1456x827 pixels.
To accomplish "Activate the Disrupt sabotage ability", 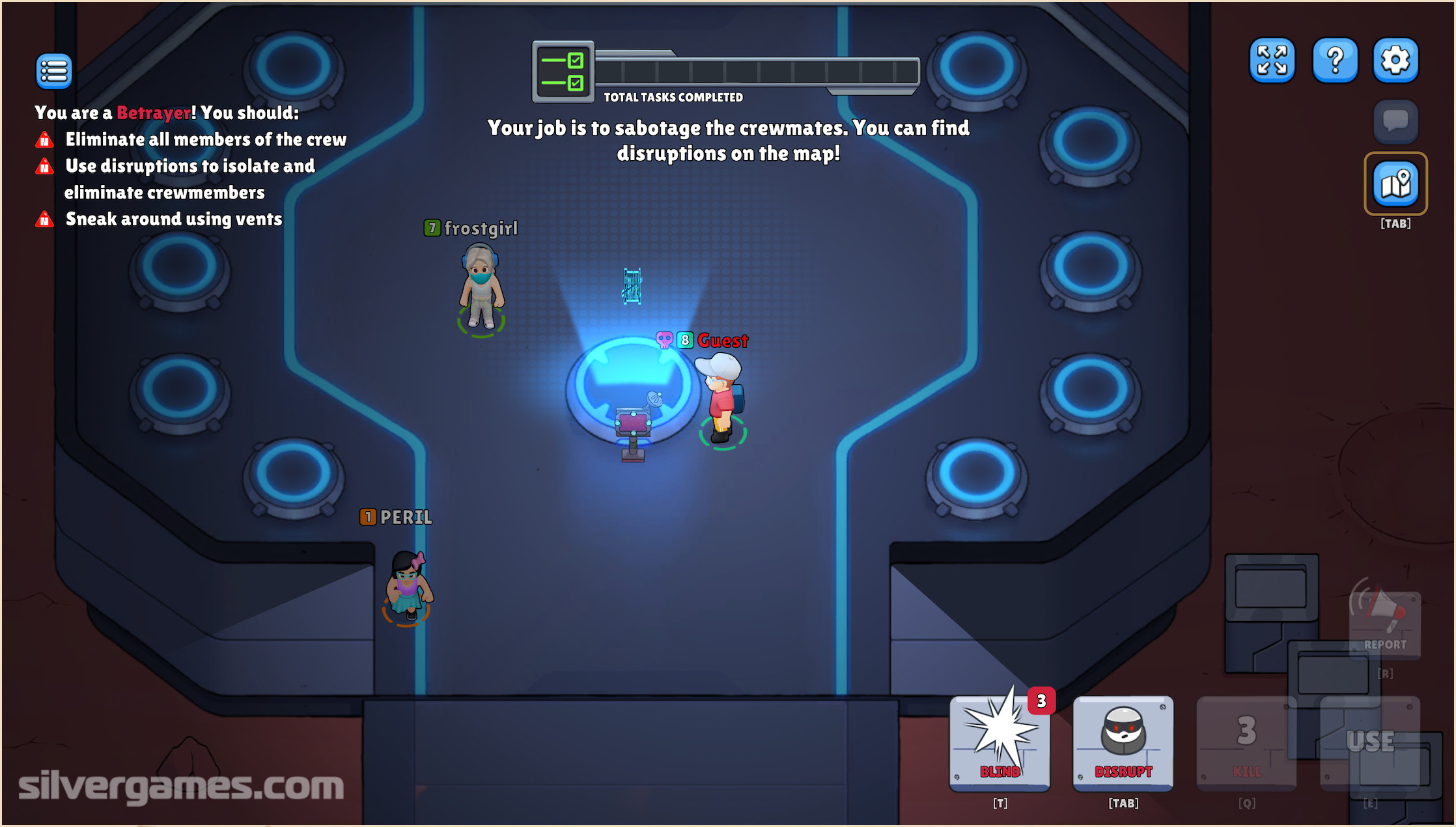I will coord(1123,744).
